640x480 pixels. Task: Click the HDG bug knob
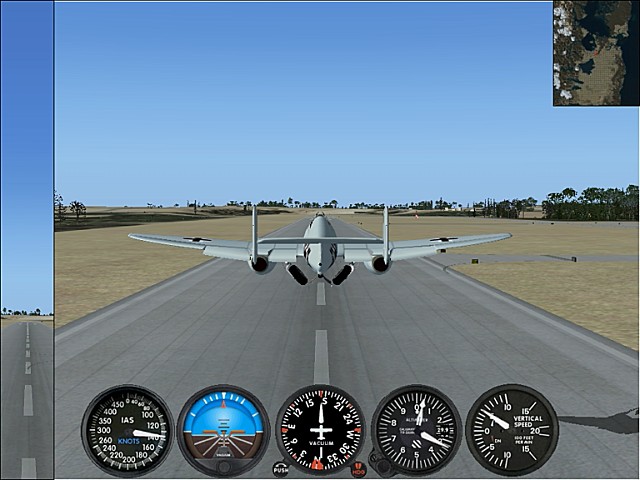click(x=358, y=468)
